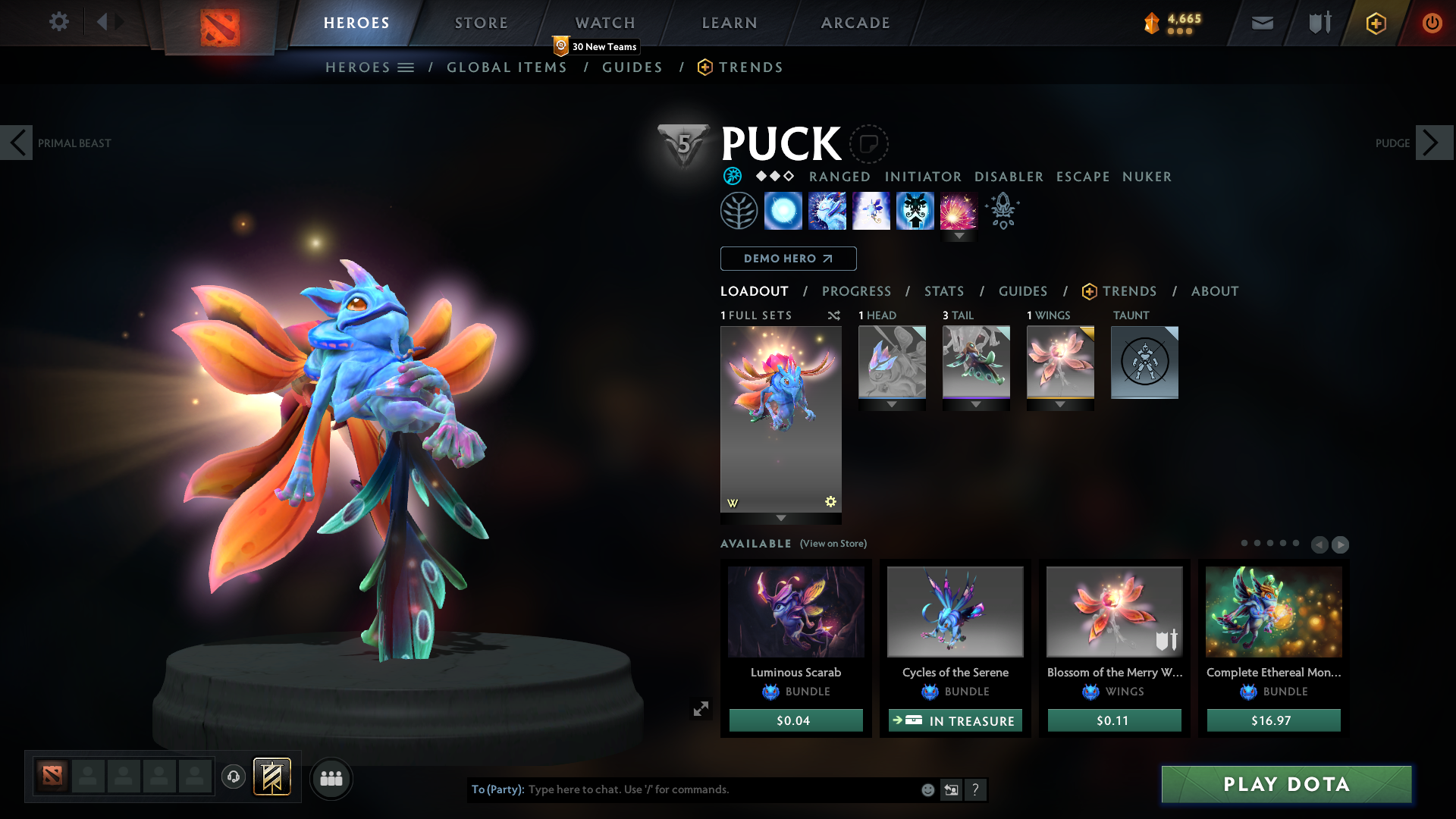Open the friends list icon near chat

(x=331, y=778)
